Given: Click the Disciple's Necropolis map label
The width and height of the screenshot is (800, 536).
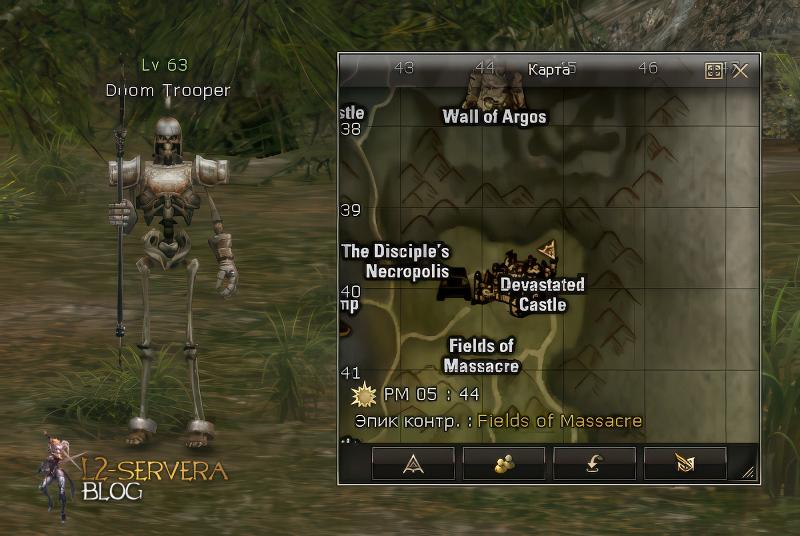Looking at the screenshot, I should 396,260.
